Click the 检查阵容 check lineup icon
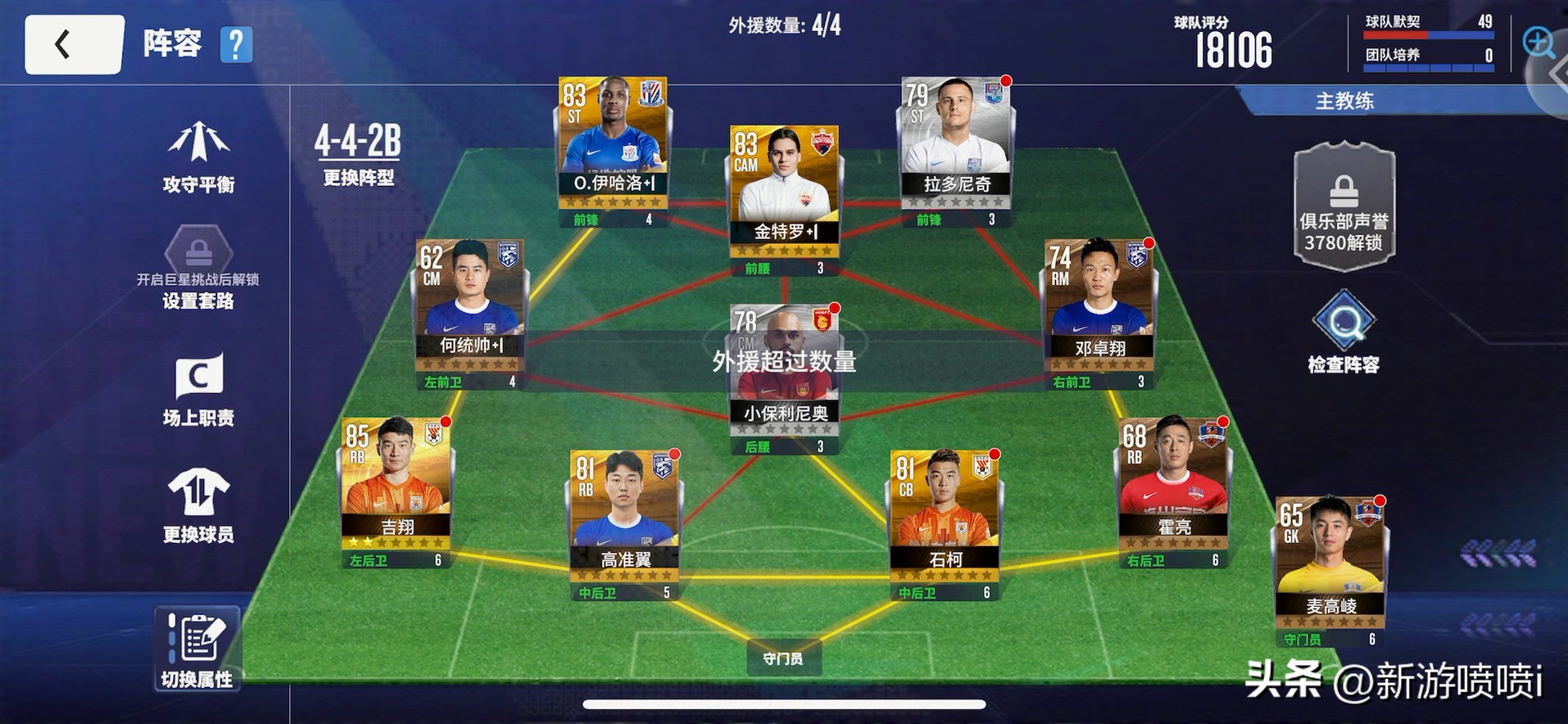1568x724 pixels. (1344, 332)
